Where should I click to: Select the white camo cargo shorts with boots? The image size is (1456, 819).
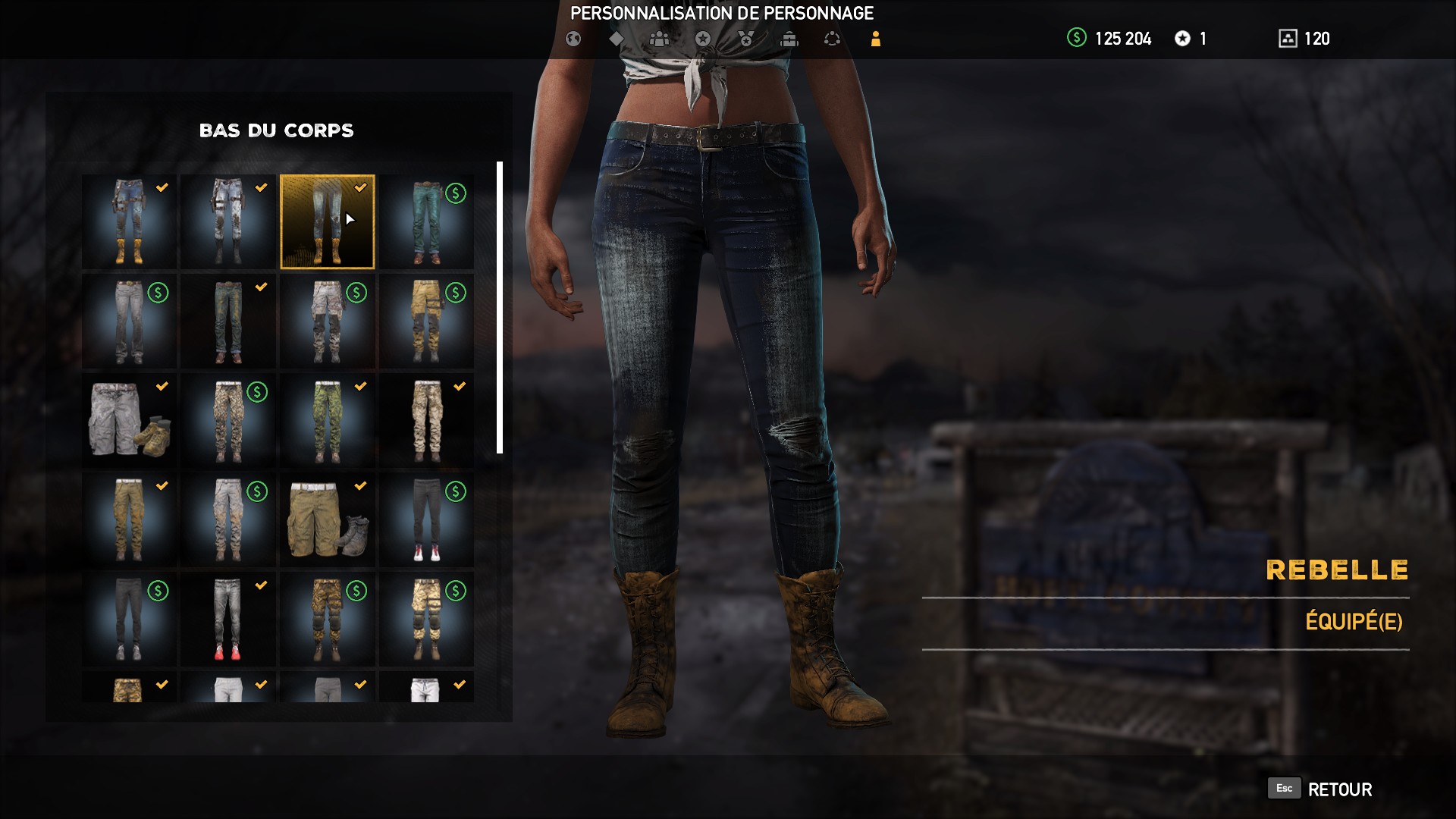pos(127,420)
